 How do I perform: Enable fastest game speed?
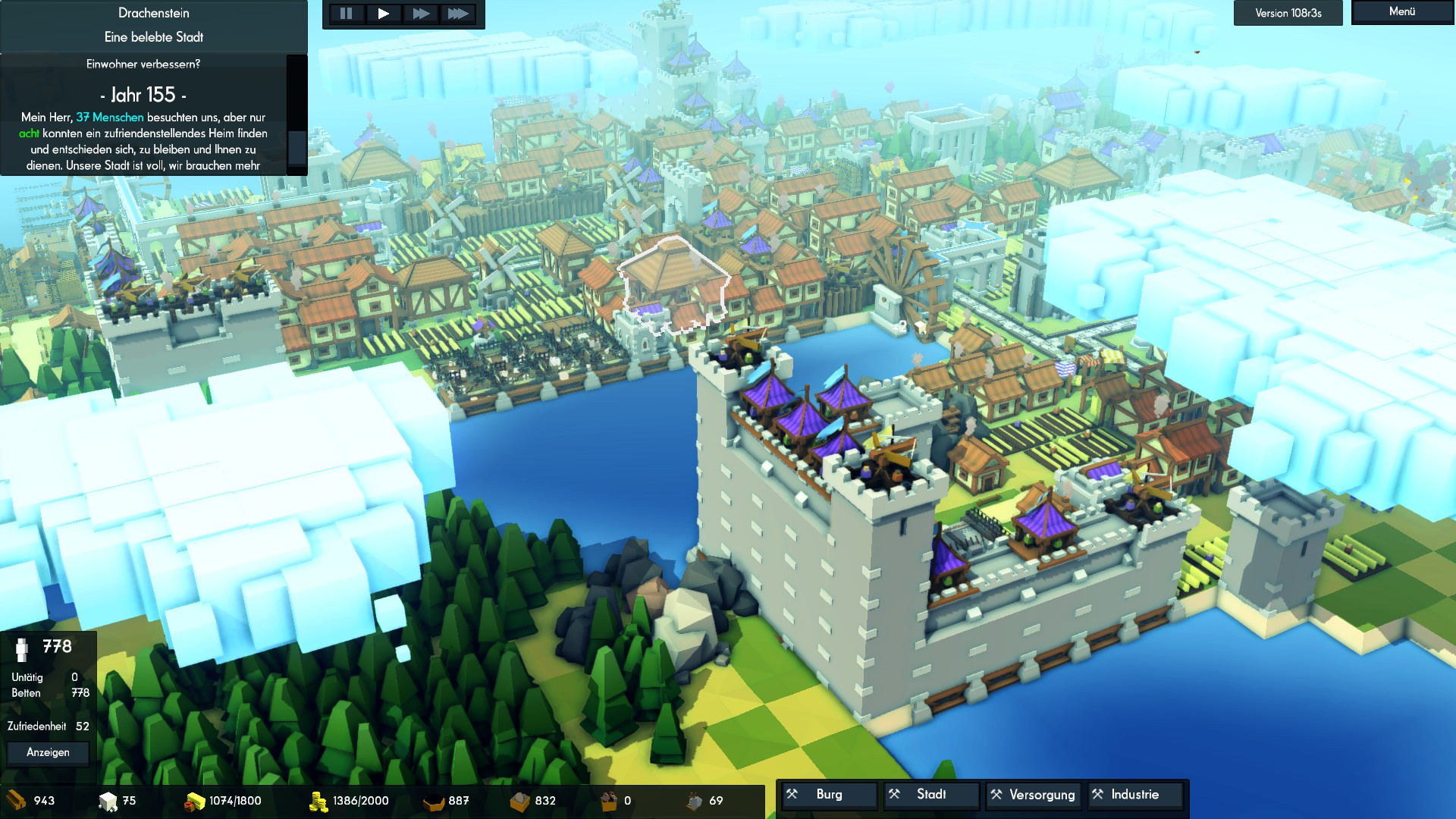tap(458, 13)
